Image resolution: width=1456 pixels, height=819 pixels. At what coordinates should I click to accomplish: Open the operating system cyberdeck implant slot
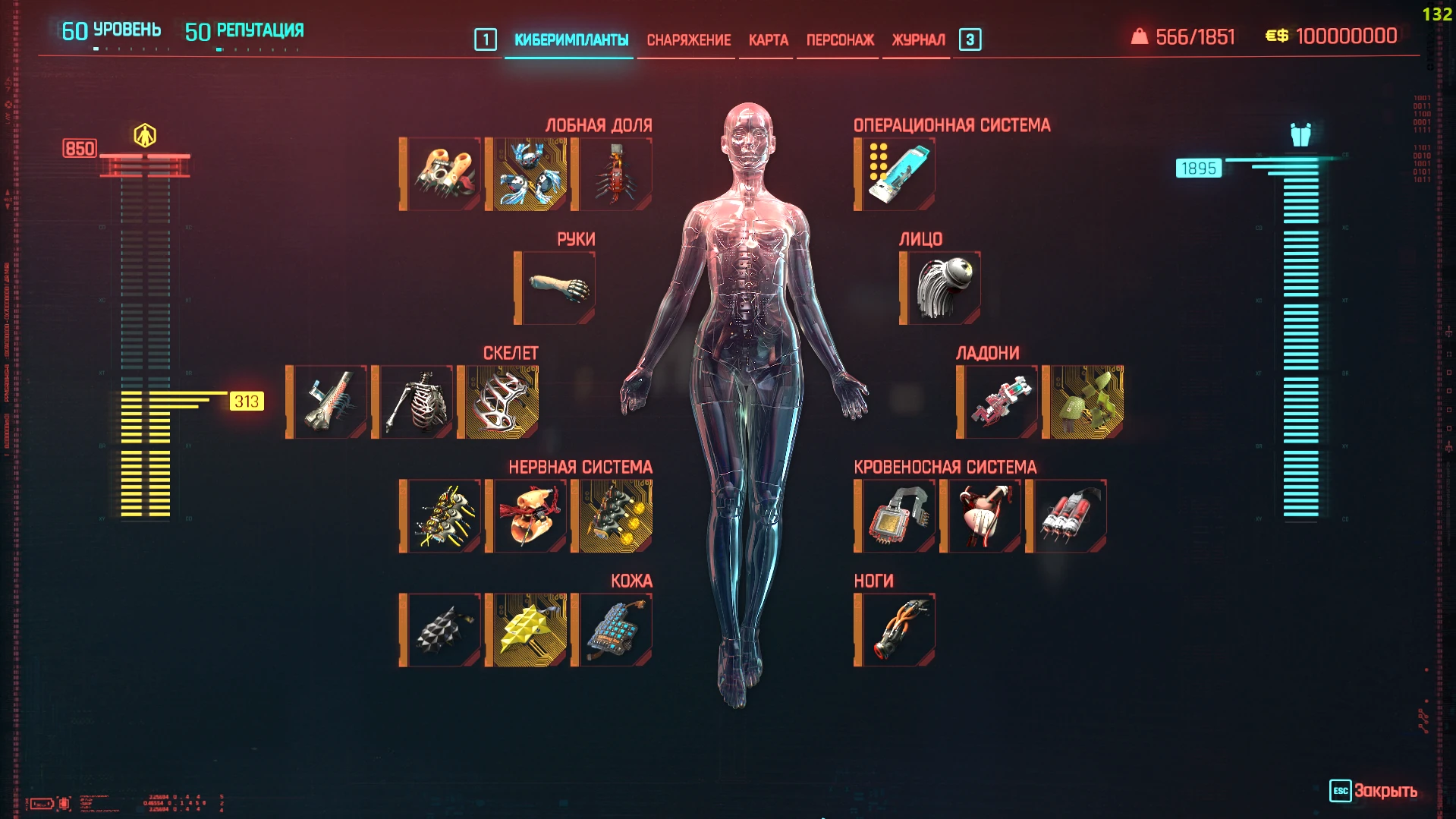point(894,173)
